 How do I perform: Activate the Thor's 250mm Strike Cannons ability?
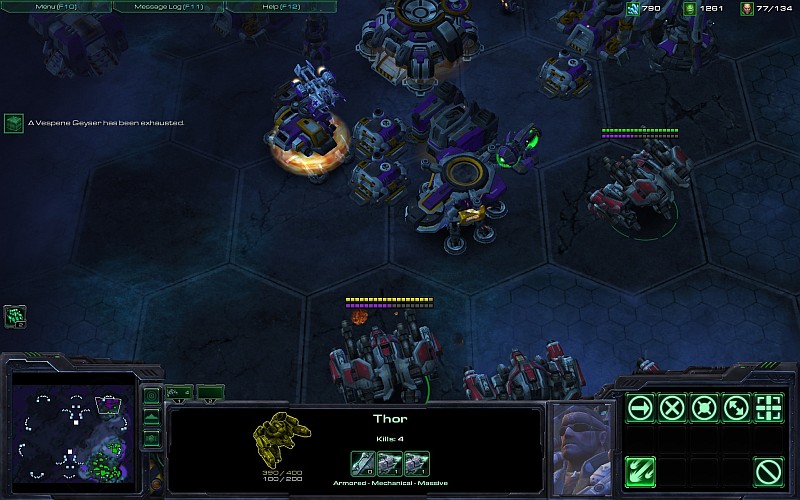point(640,470)
